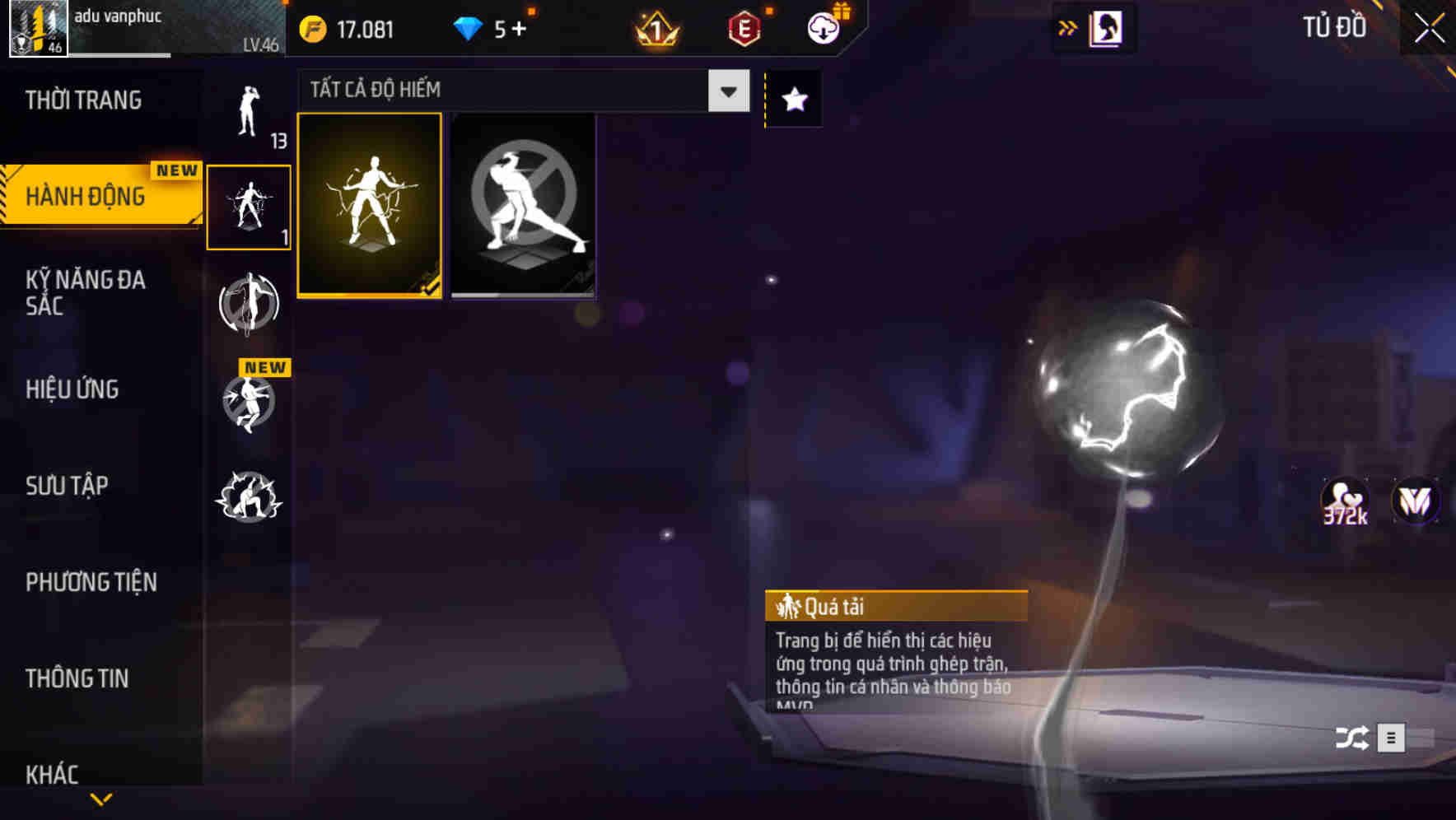This screenshot has height=820, width=1456.
Task: Select the Quá tải emote thumbnail
Action: pos(370,206)
